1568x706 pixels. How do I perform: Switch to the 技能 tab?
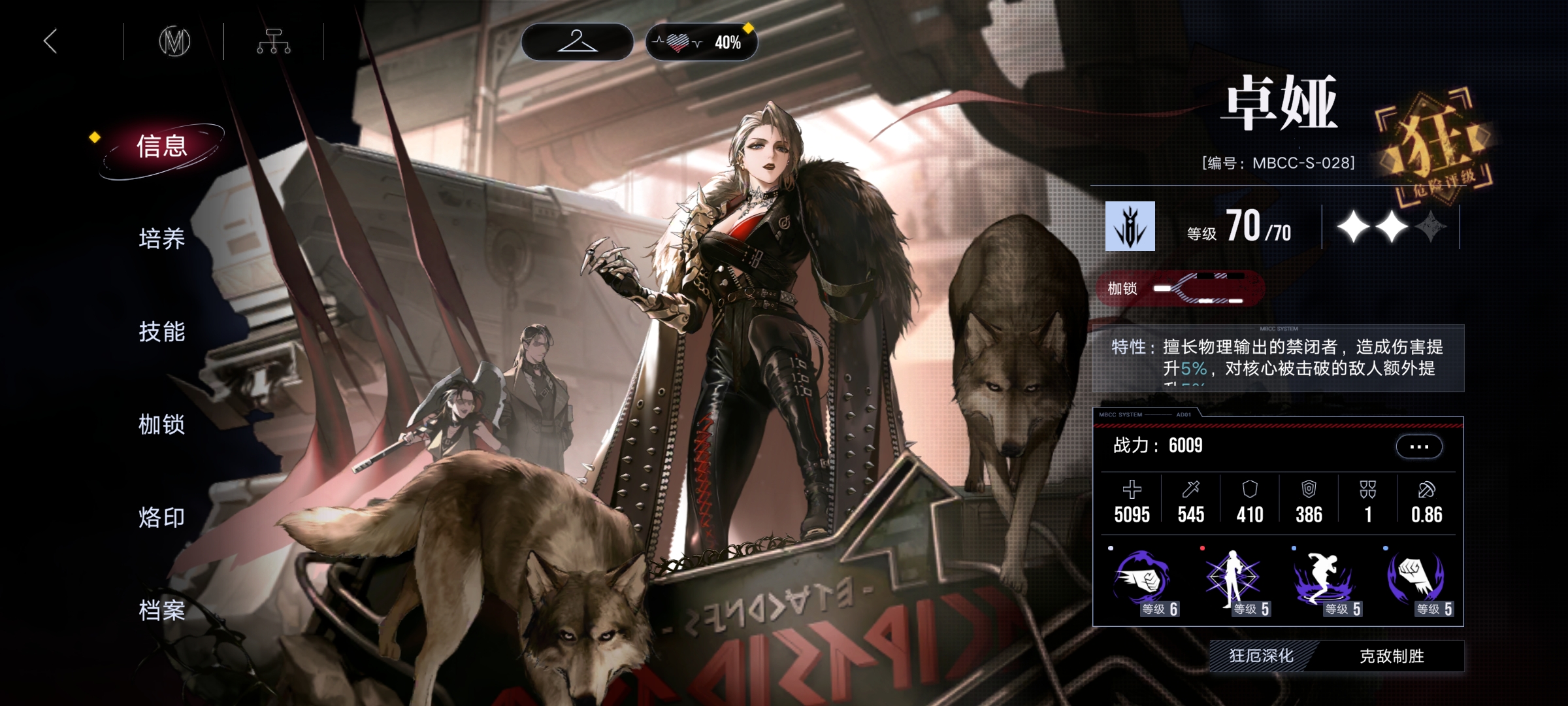click(162, 332)
